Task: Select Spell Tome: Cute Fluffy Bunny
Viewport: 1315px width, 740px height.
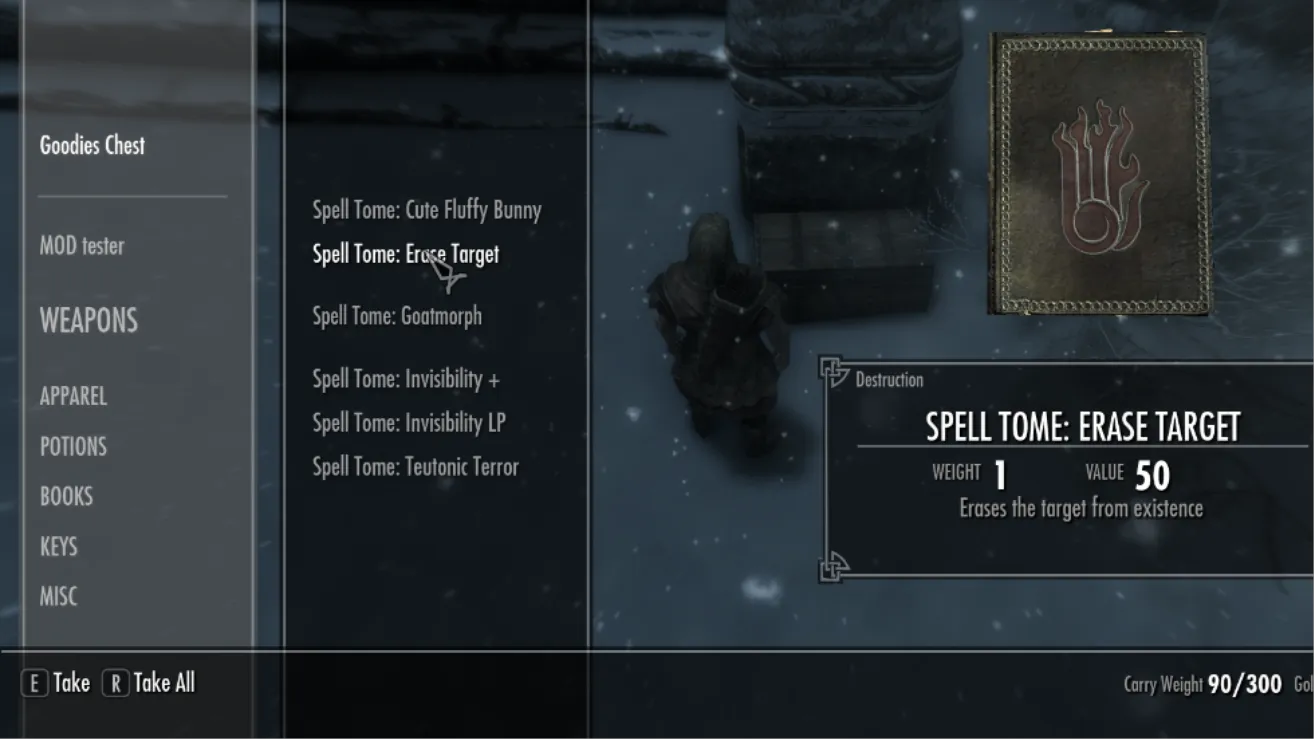Action: click(x=426, y=211)
